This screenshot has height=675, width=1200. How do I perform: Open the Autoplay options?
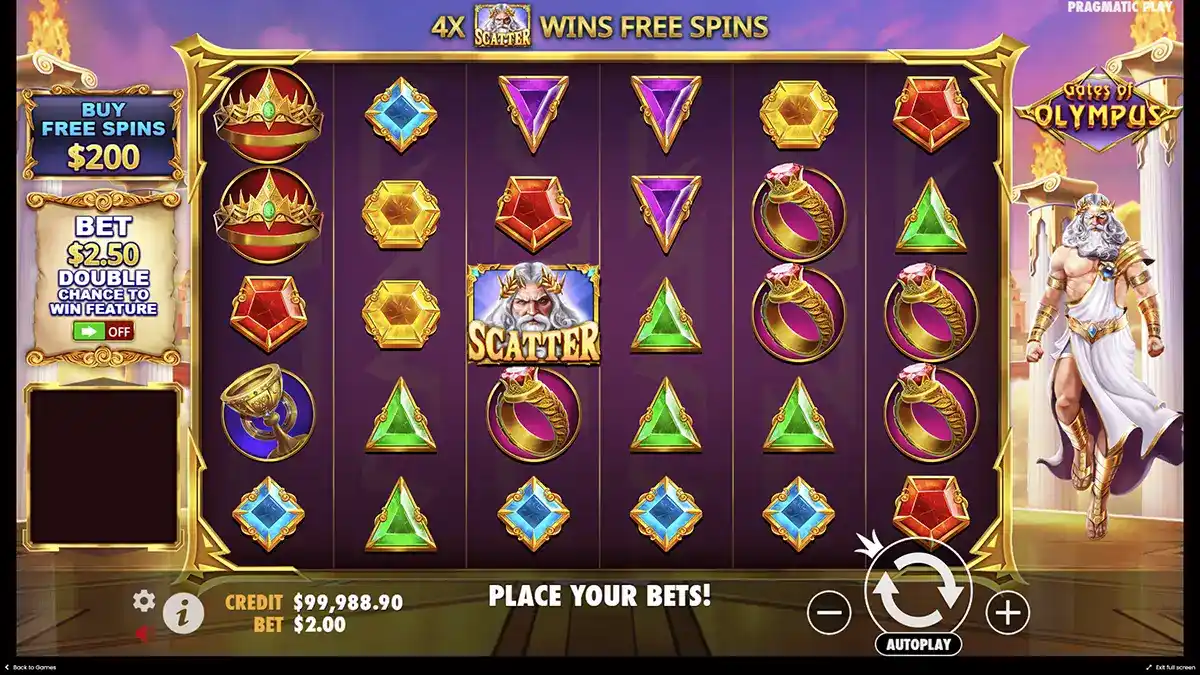pyautogui.click(x=918, y=644)
